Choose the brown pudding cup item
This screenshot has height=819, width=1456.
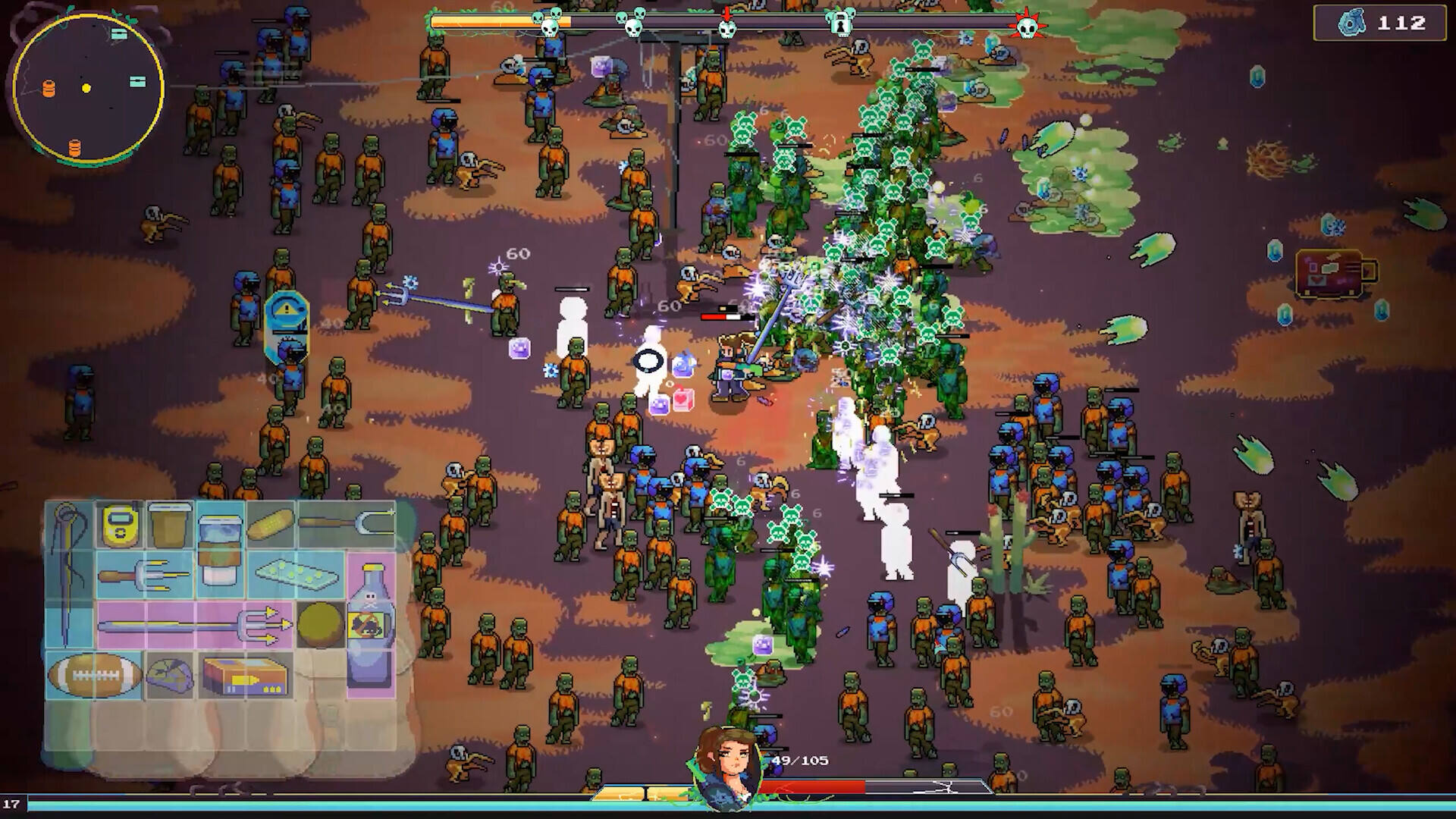[169, 524]
